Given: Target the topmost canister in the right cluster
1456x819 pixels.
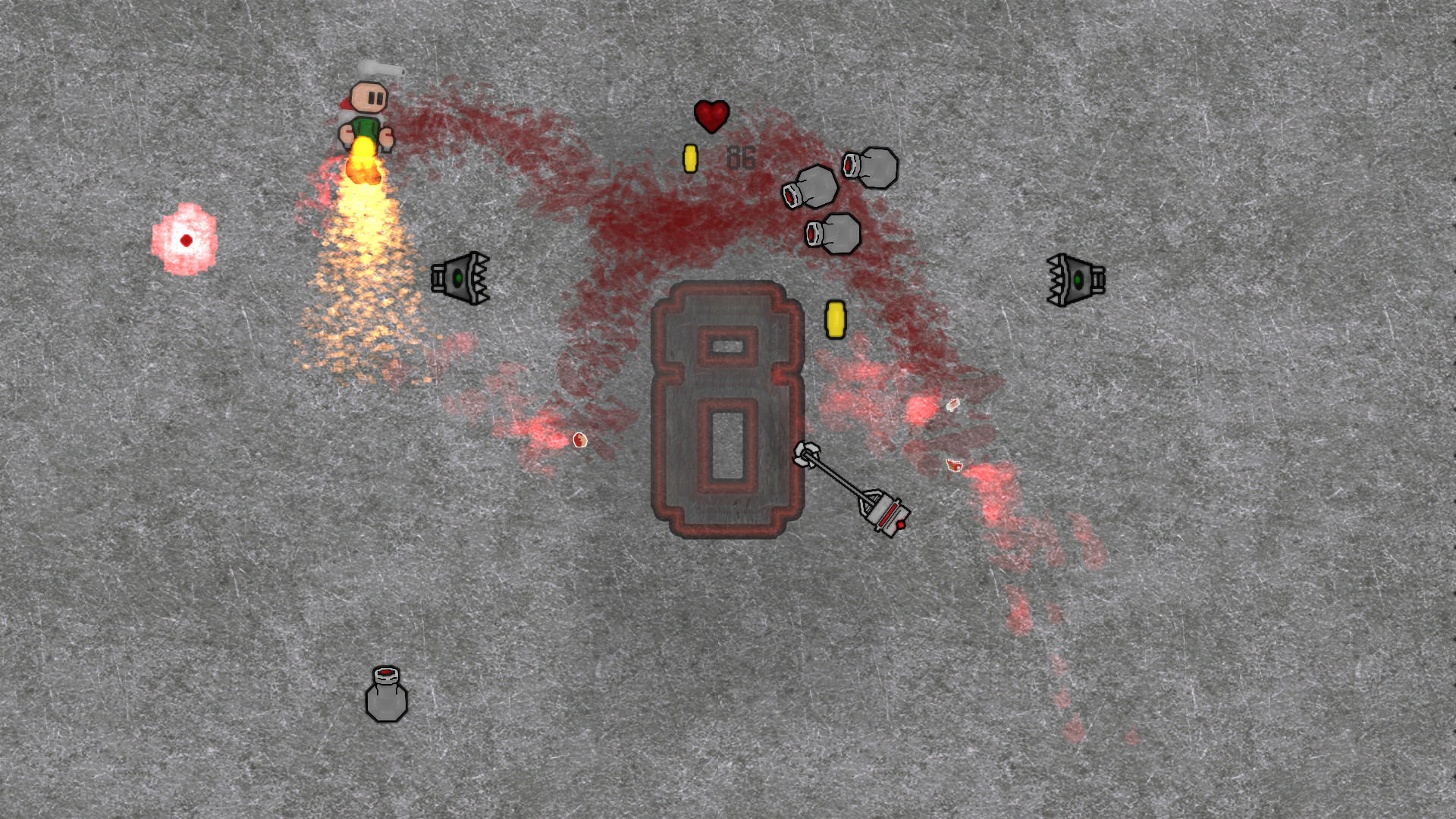Looking at the screenshot, I should (871, 168).
